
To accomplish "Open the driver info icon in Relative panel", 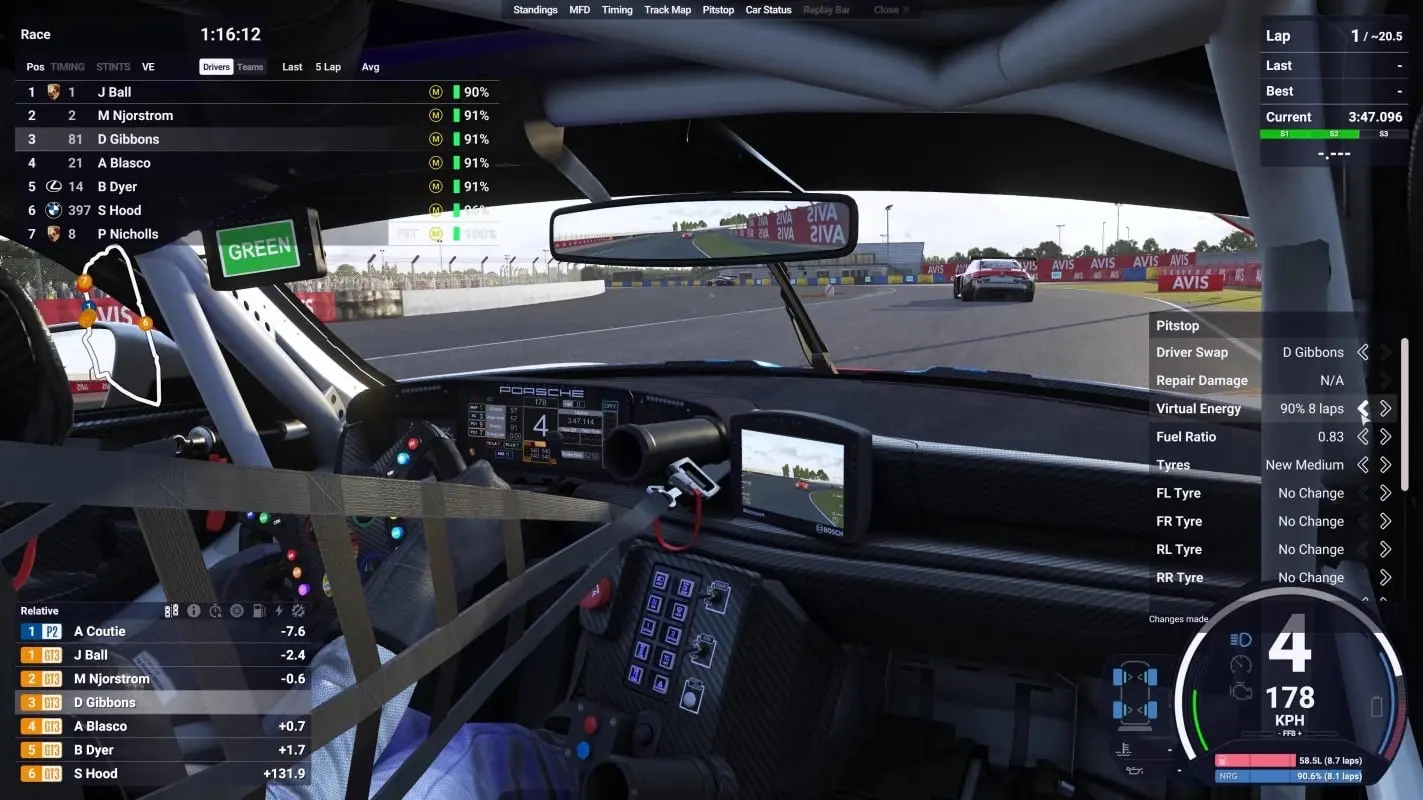I will point(192,610).
